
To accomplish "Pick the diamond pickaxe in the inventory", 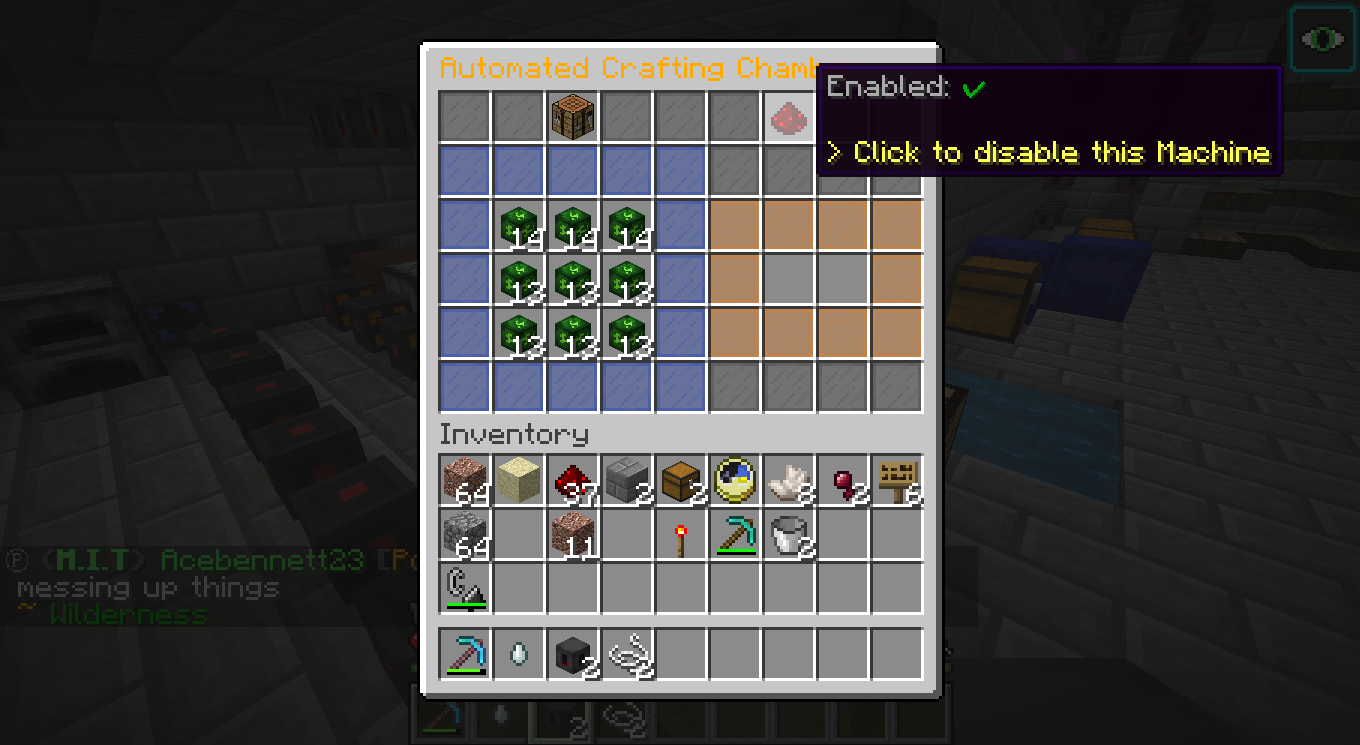I will coord(735,535).
